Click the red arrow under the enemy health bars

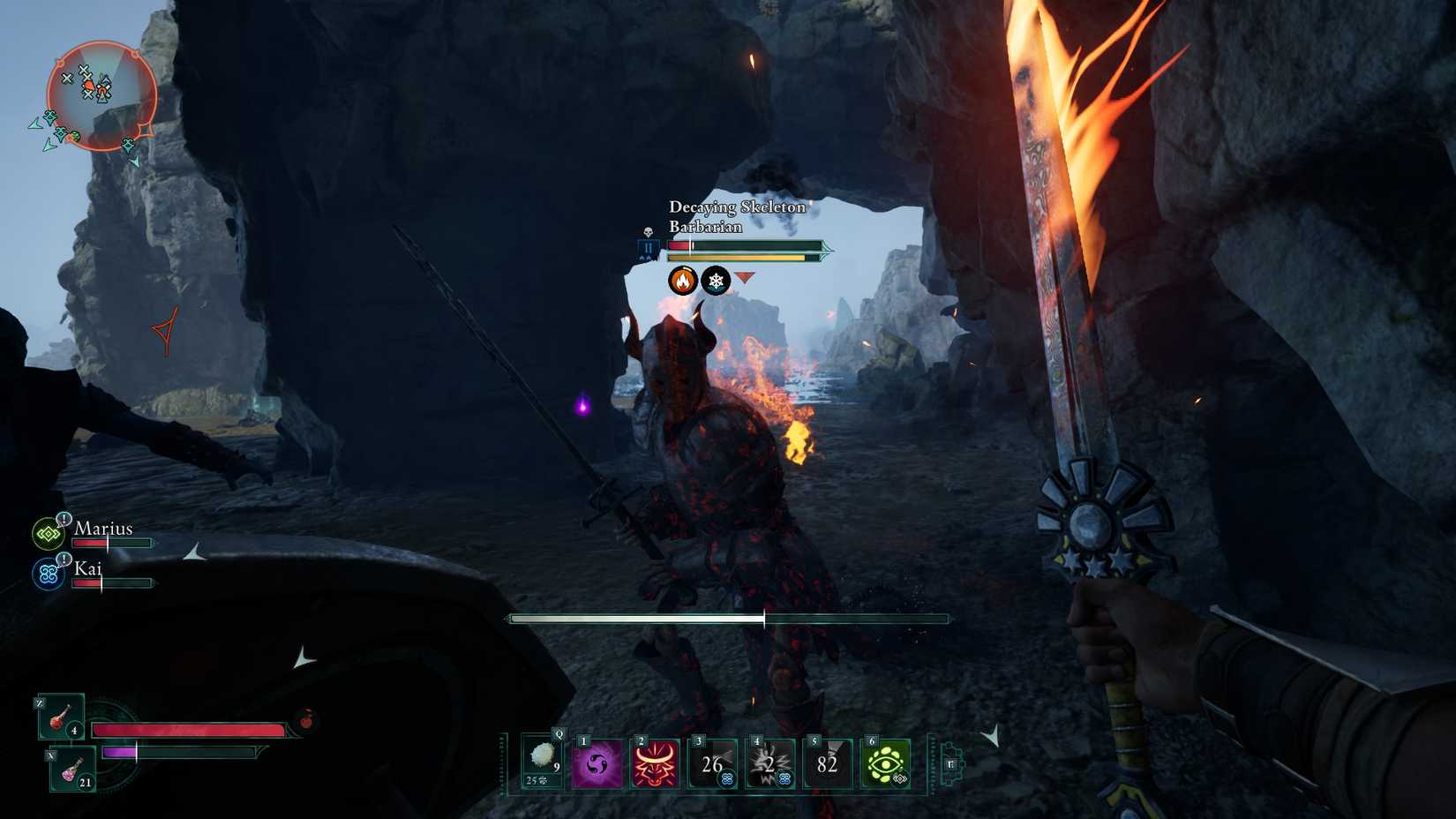(x=746, y=278)
